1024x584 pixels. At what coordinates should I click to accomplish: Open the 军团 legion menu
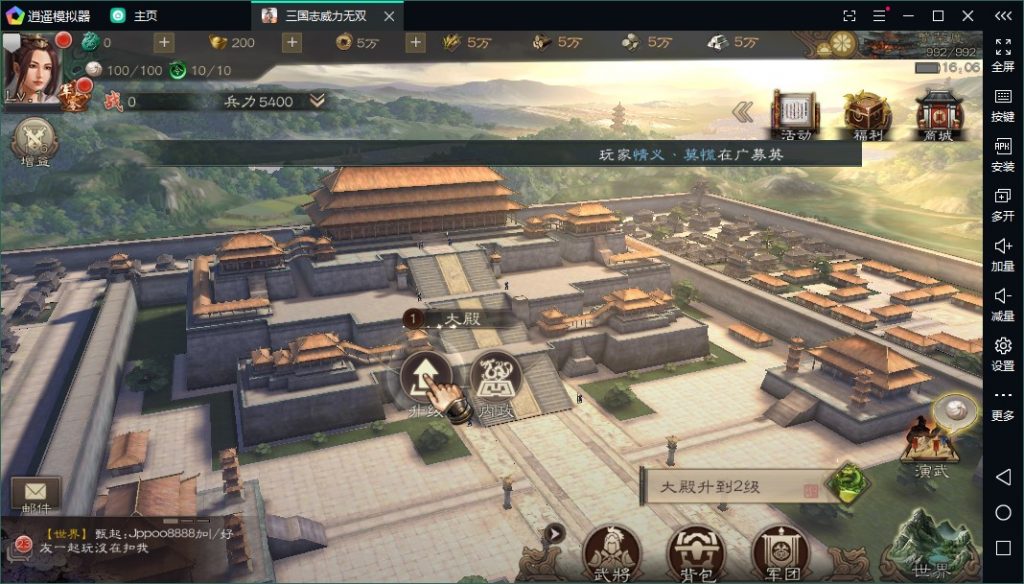coord(780,550)
